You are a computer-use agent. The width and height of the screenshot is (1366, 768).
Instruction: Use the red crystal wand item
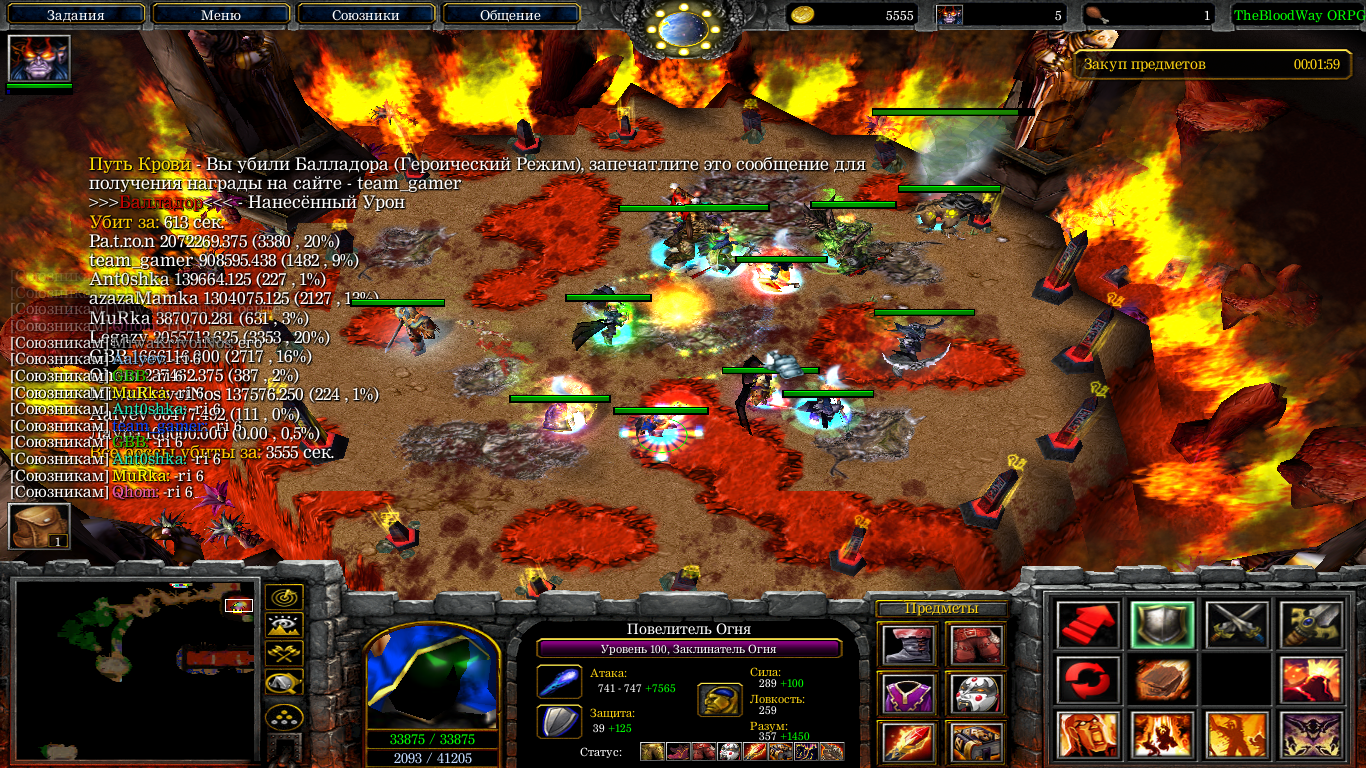pyautogui.click(x=908, y=741)
